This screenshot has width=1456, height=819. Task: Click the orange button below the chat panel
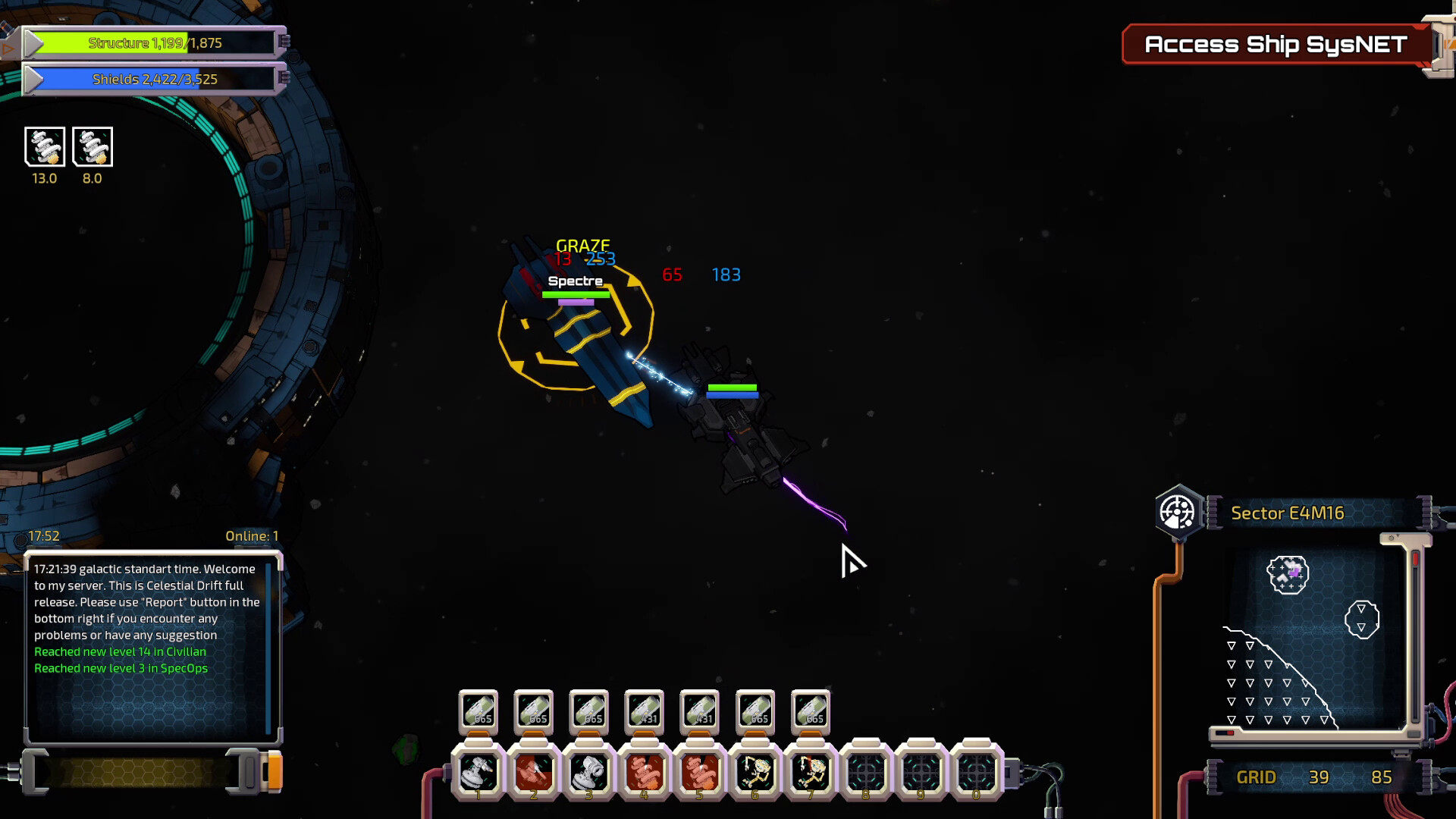point(275,772)
